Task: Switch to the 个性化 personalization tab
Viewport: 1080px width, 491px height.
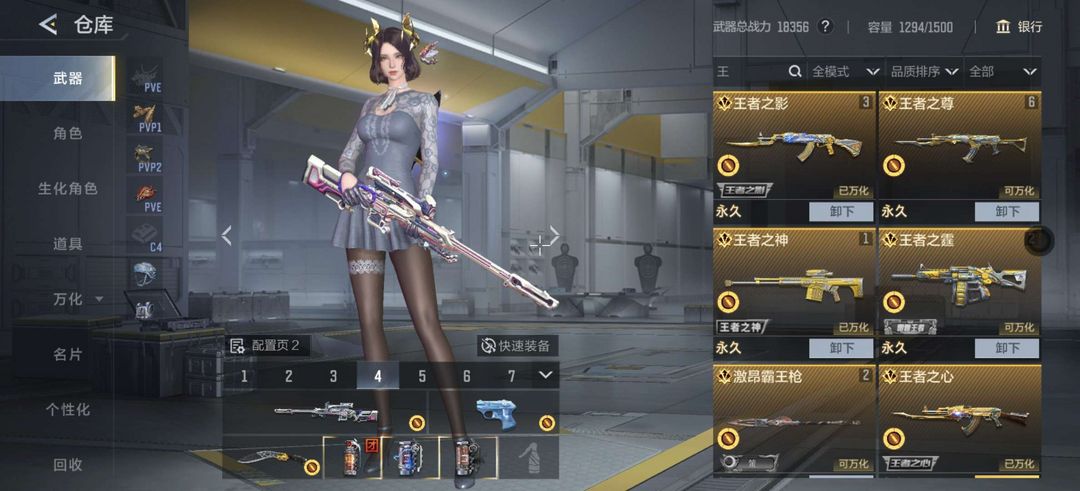Action: click(67, 409)
